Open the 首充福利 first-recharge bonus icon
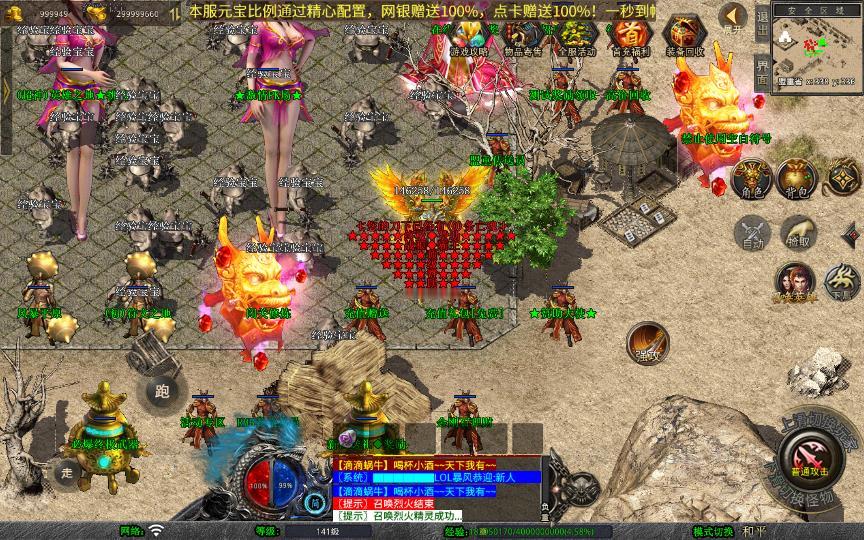Image resolution: width=864 pixels, height=540 pixels. [629, 36]
